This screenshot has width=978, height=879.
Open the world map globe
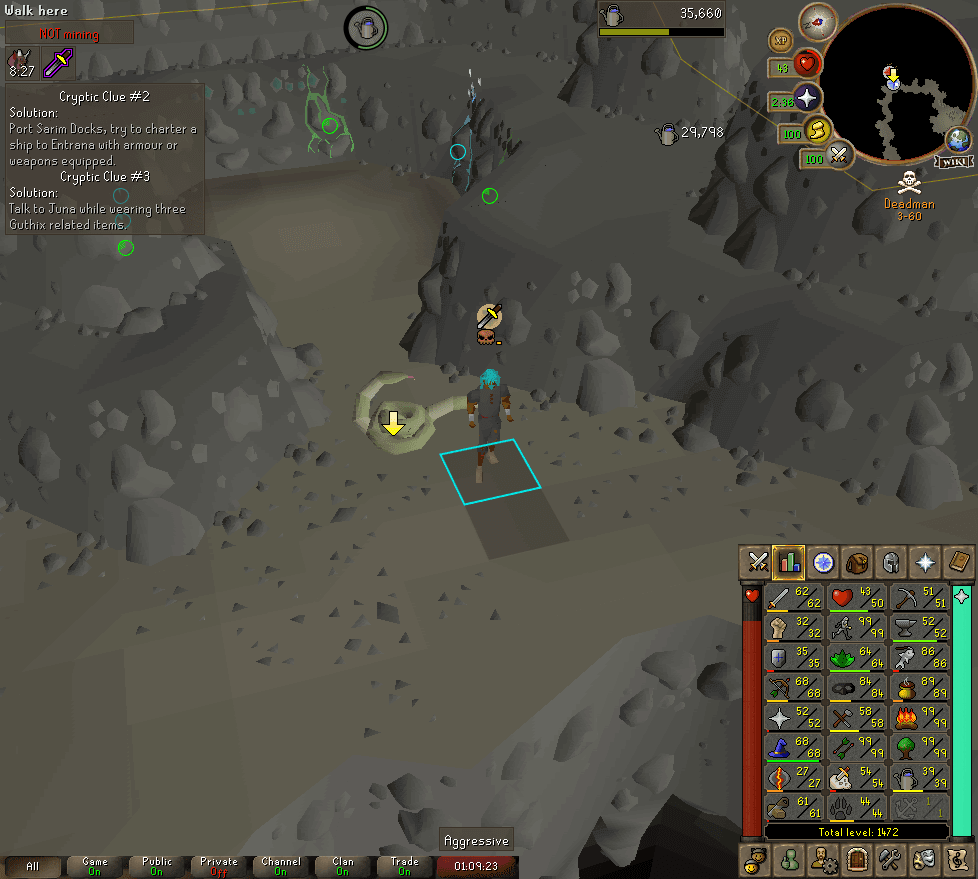pos(958,140)
